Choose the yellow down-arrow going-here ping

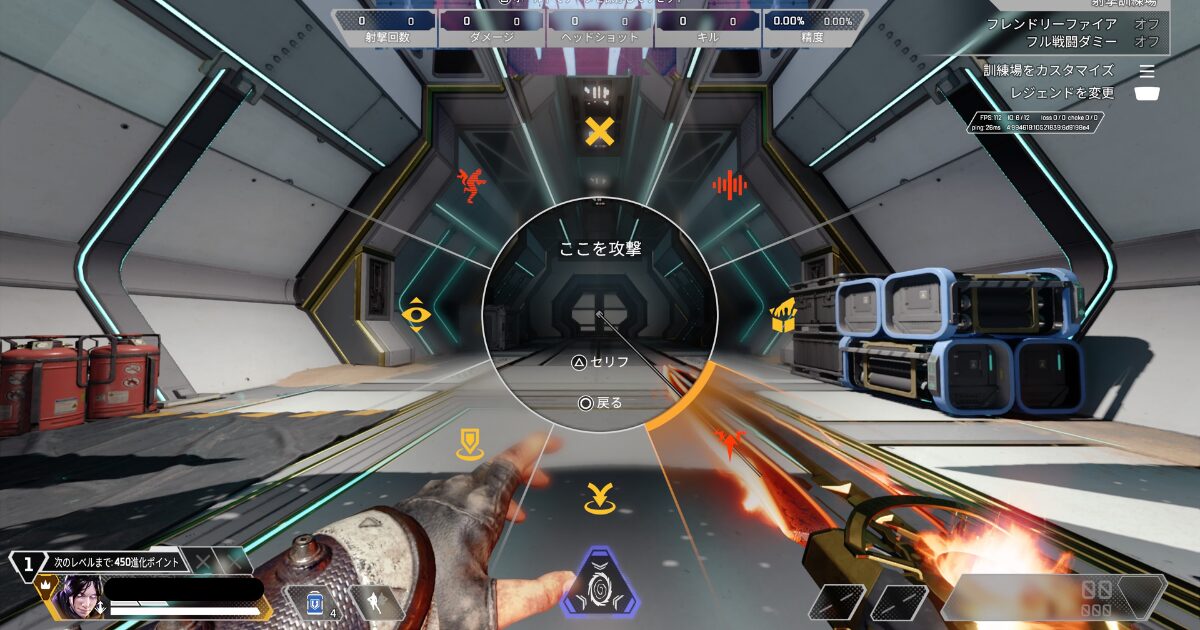pyautogui.click(x=599, y=497)
